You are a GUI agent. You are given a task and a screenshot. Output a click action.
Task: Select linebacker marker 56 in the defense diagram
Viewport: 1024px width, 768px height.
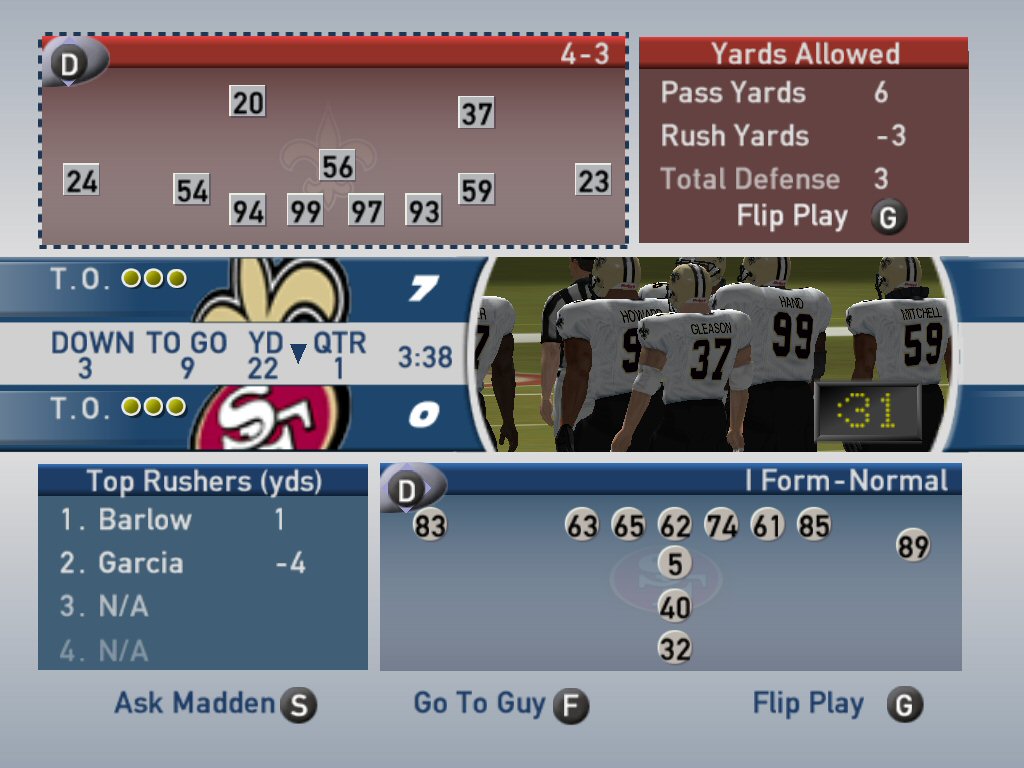point(337,166)
